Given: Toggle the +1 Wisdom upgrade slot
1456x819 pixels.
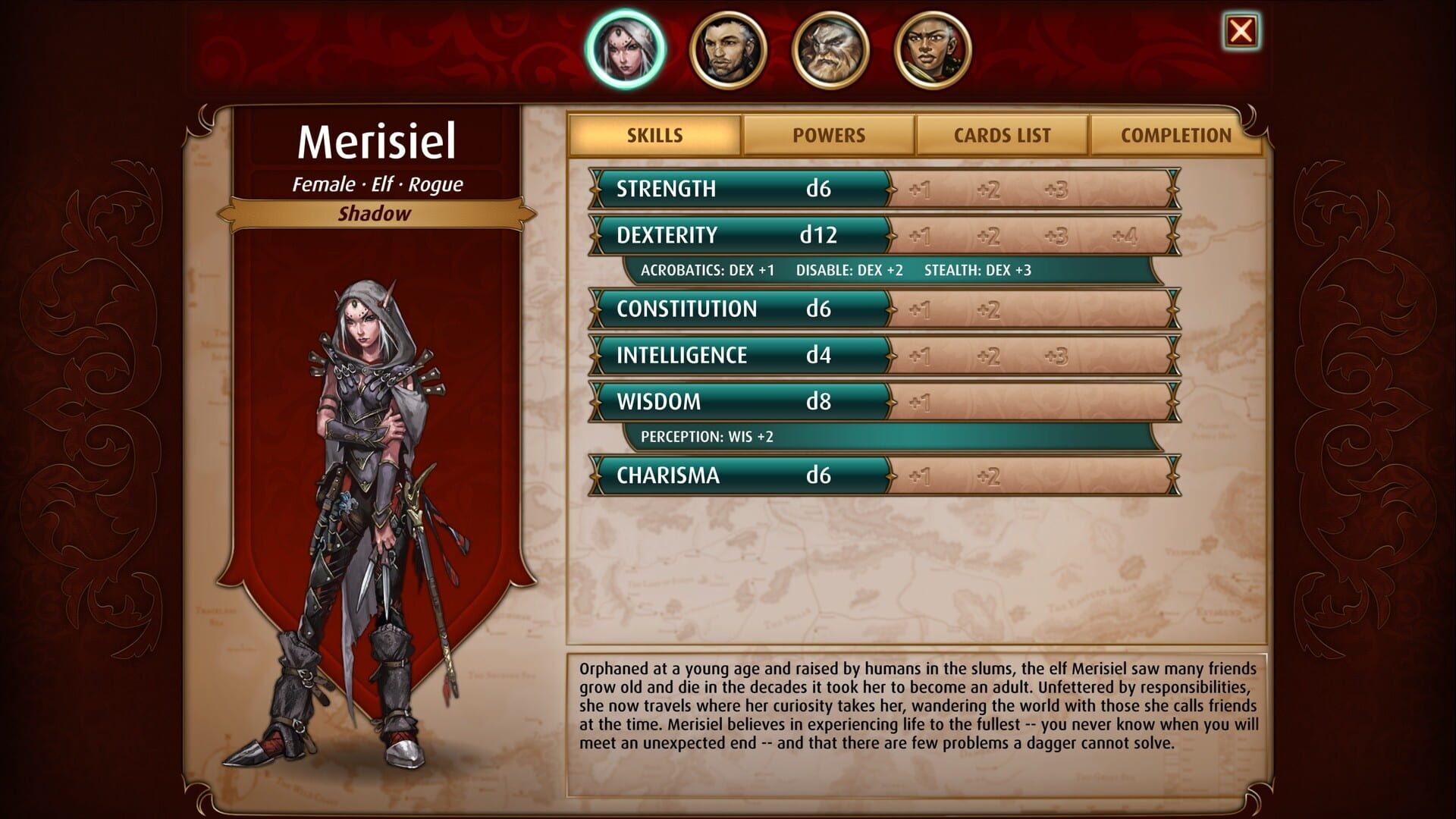Looking at the screenshot, I should [920, 401].
